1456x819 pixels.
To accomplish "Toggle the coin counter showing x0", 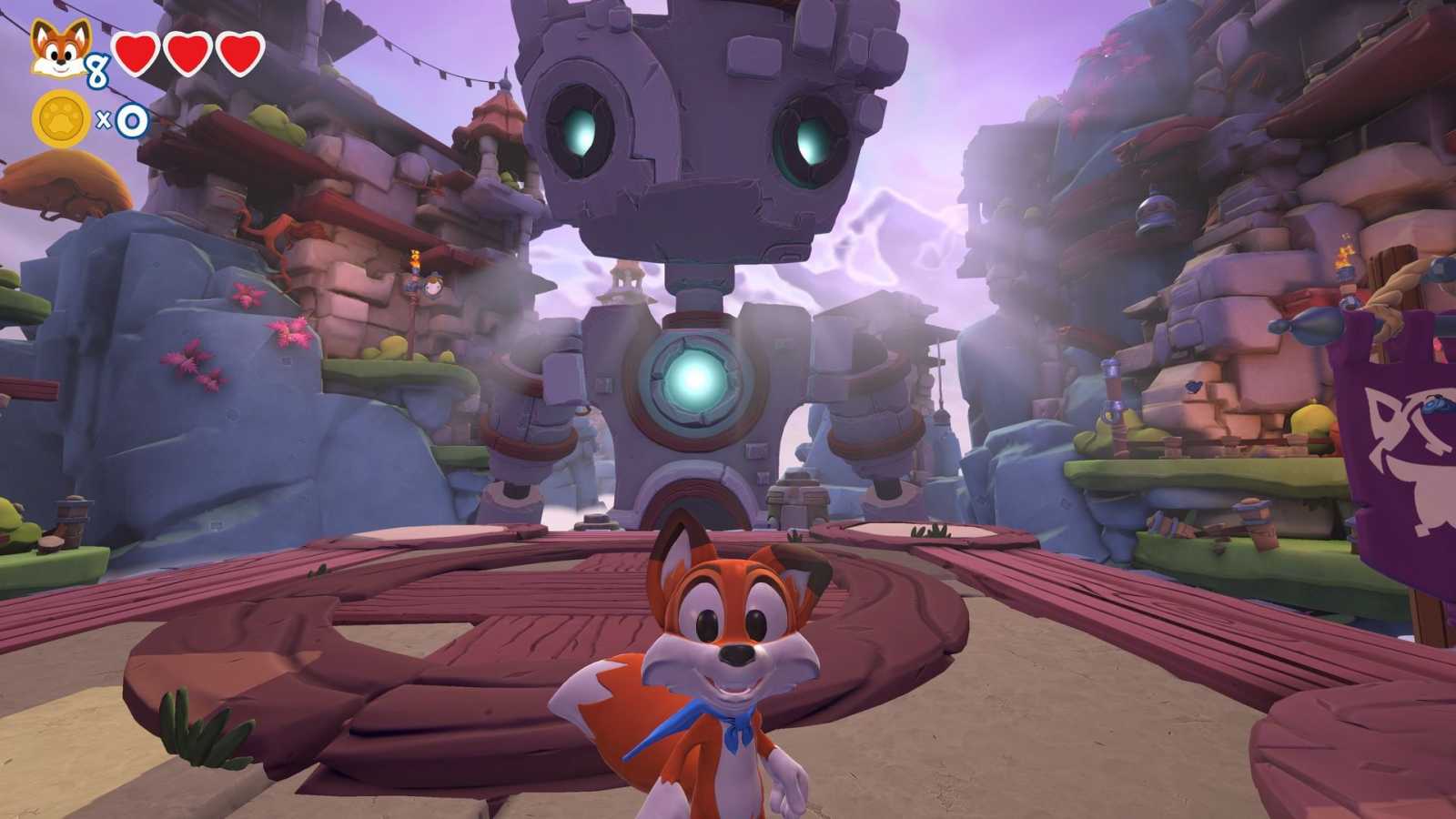I will click(123, 118).
